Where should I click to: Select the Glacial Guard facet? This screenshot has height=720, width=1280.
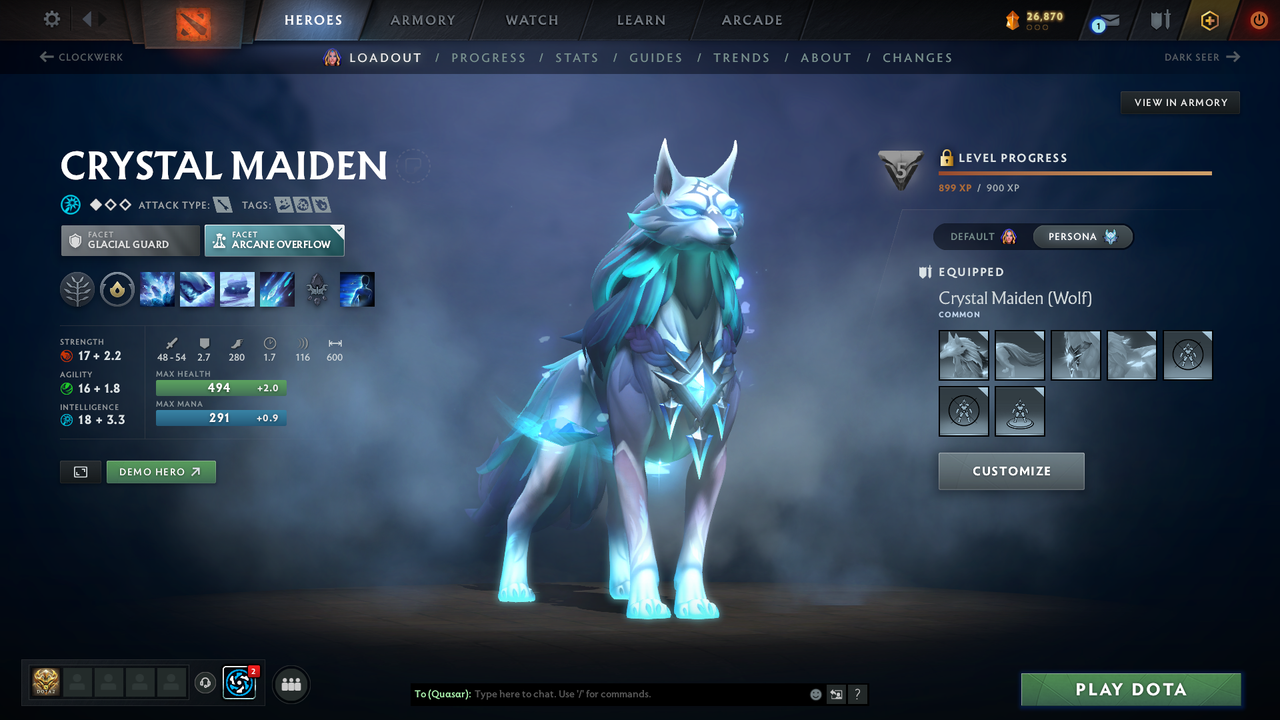point(129,240)
